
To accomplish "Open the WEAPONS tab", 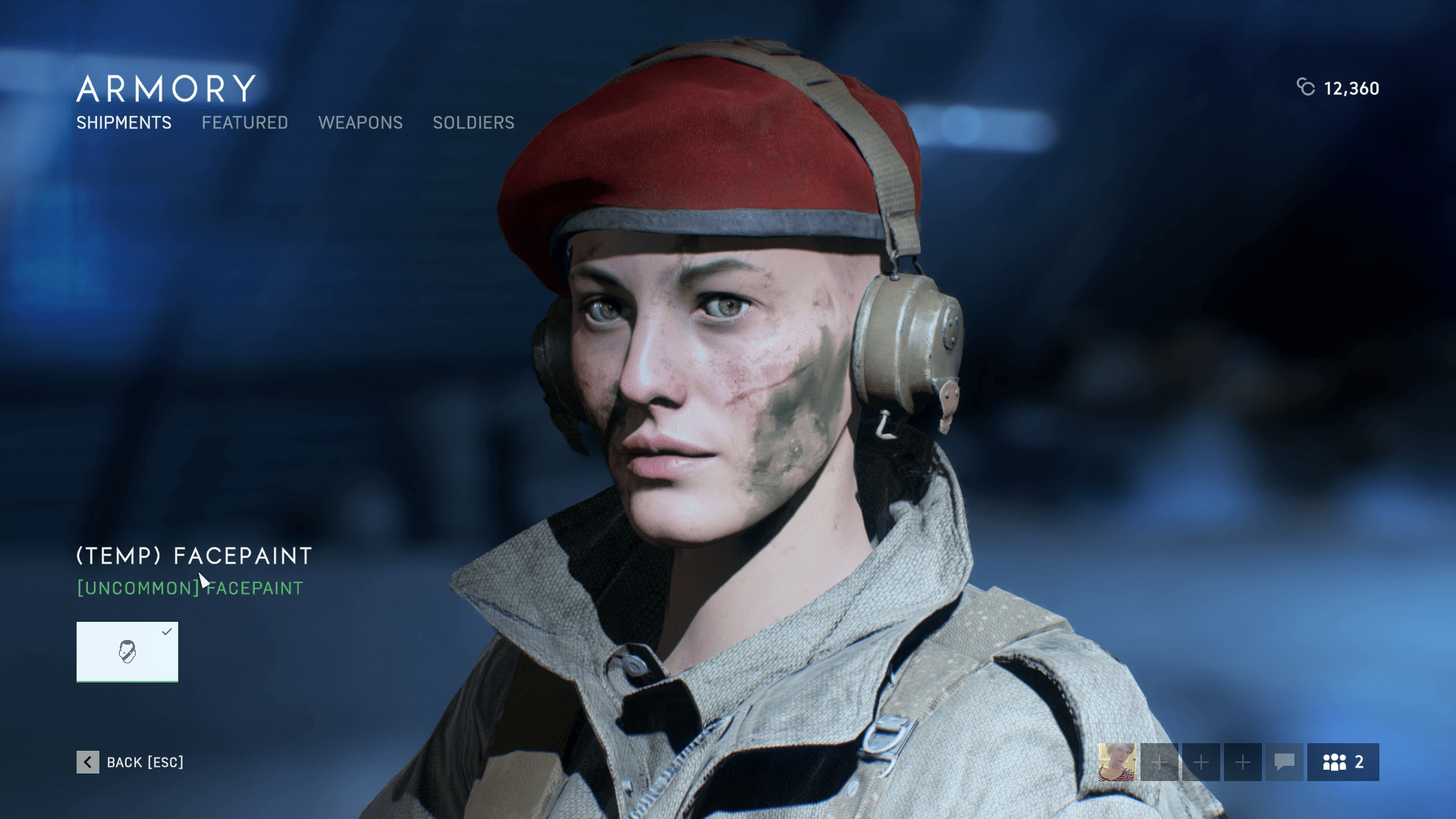I will pyautogui.click(x=362, y=123).
